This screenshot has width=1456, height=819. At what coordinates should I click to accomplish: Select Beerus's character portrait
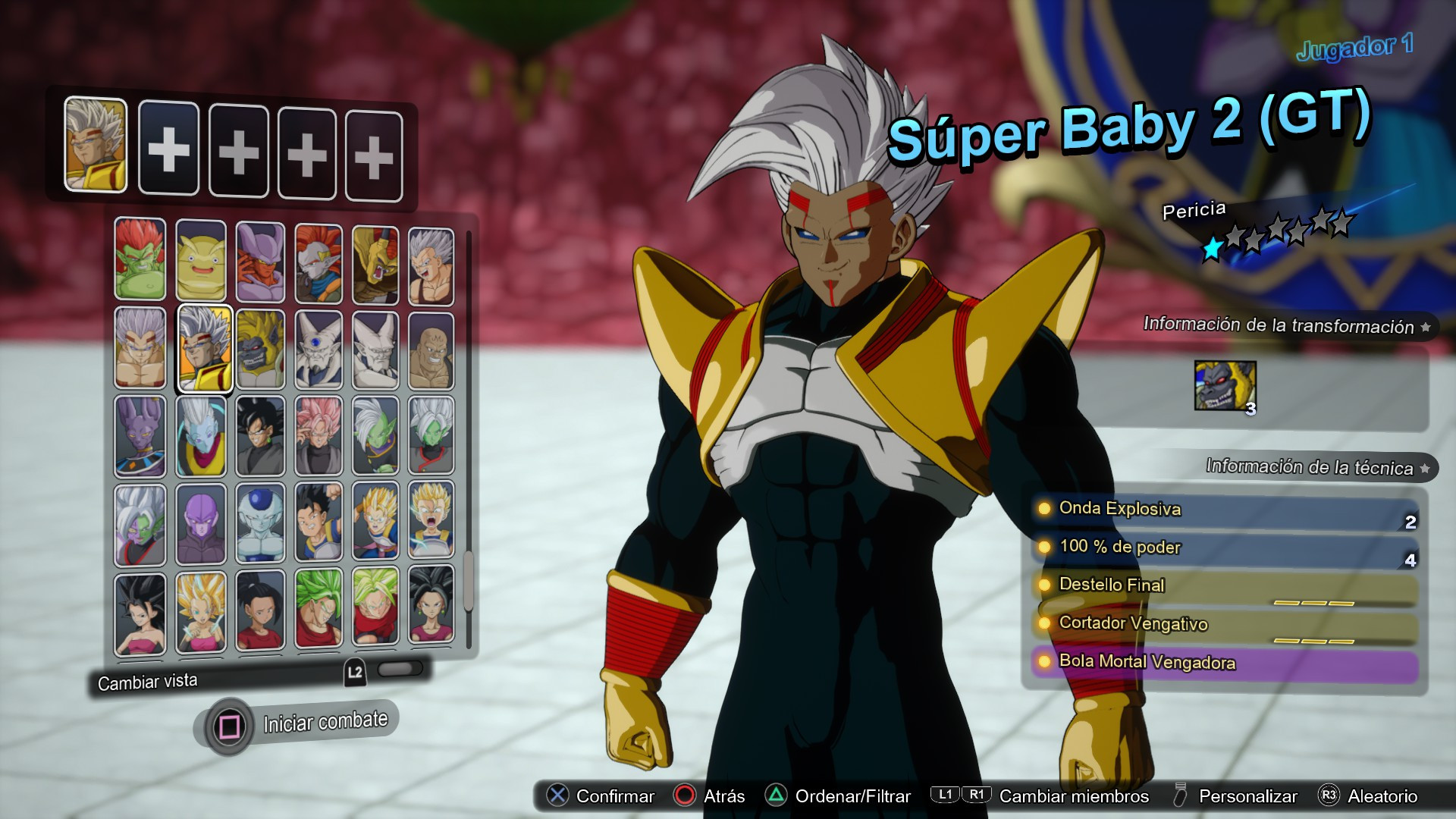tap(141, 435)
